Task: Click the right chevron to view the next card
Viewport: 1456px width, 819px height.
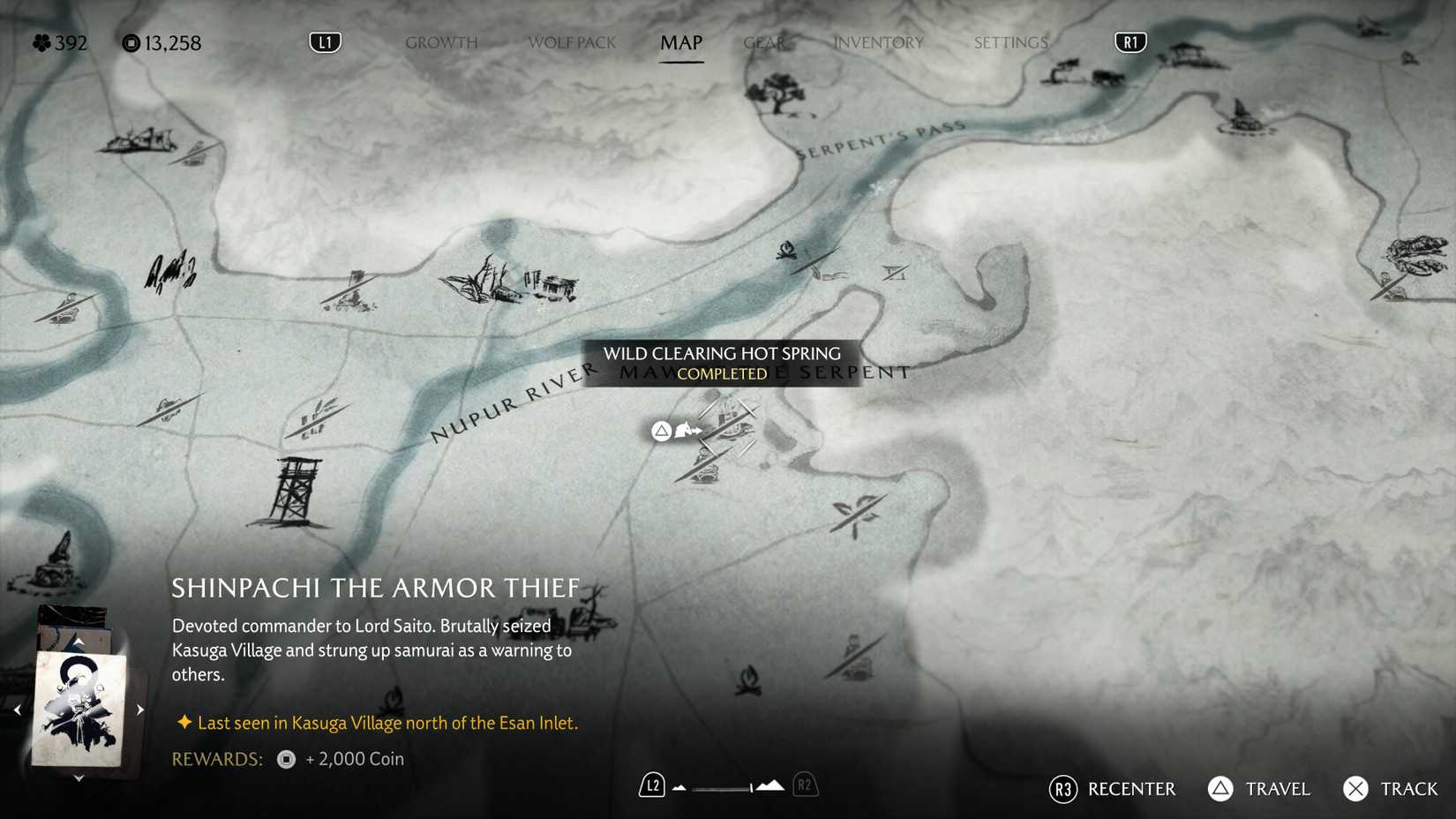Action: (x=139, y=709)
